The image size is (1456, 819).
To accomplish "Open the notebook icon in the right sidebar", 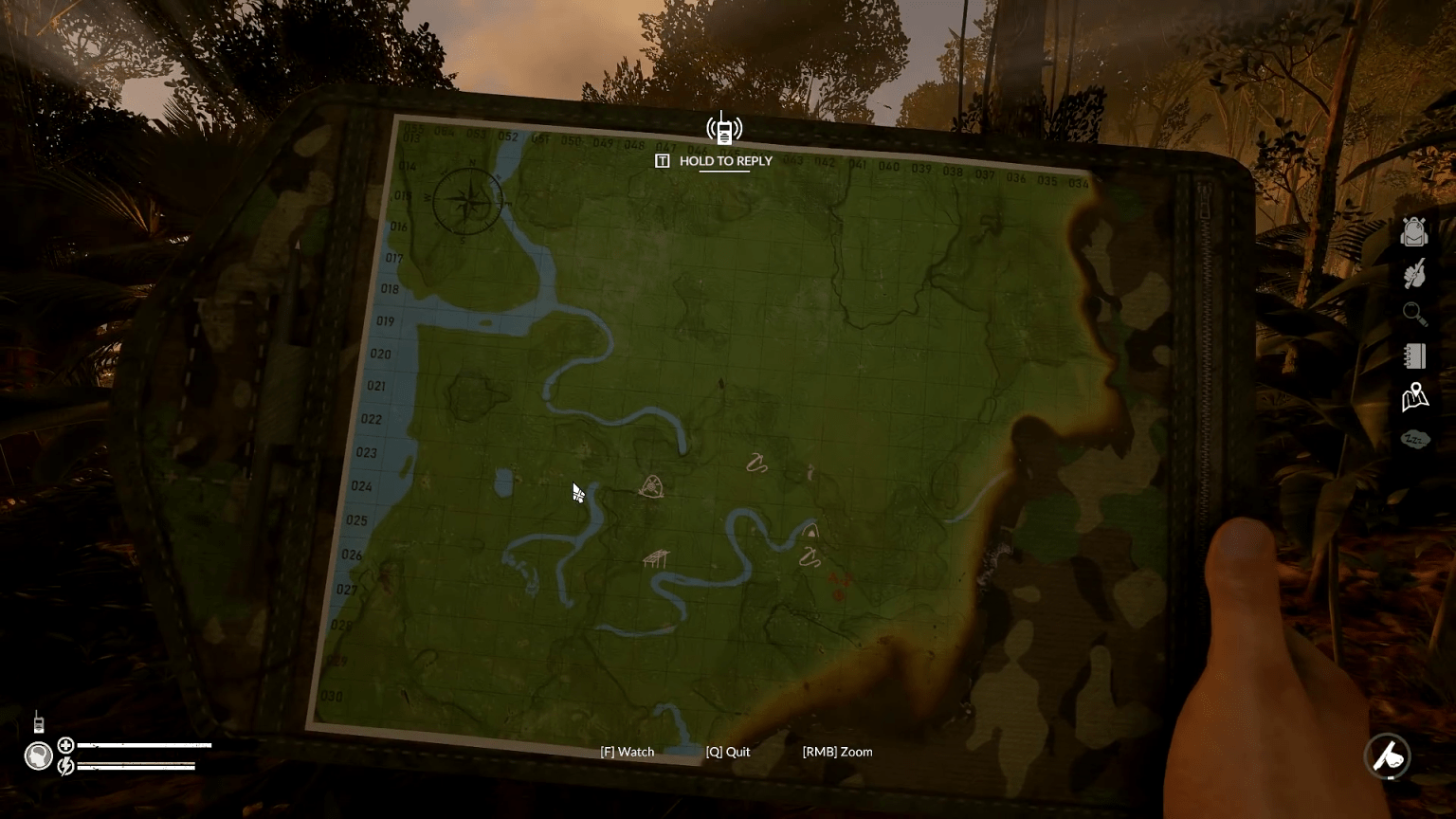I will coord(1415,355).
